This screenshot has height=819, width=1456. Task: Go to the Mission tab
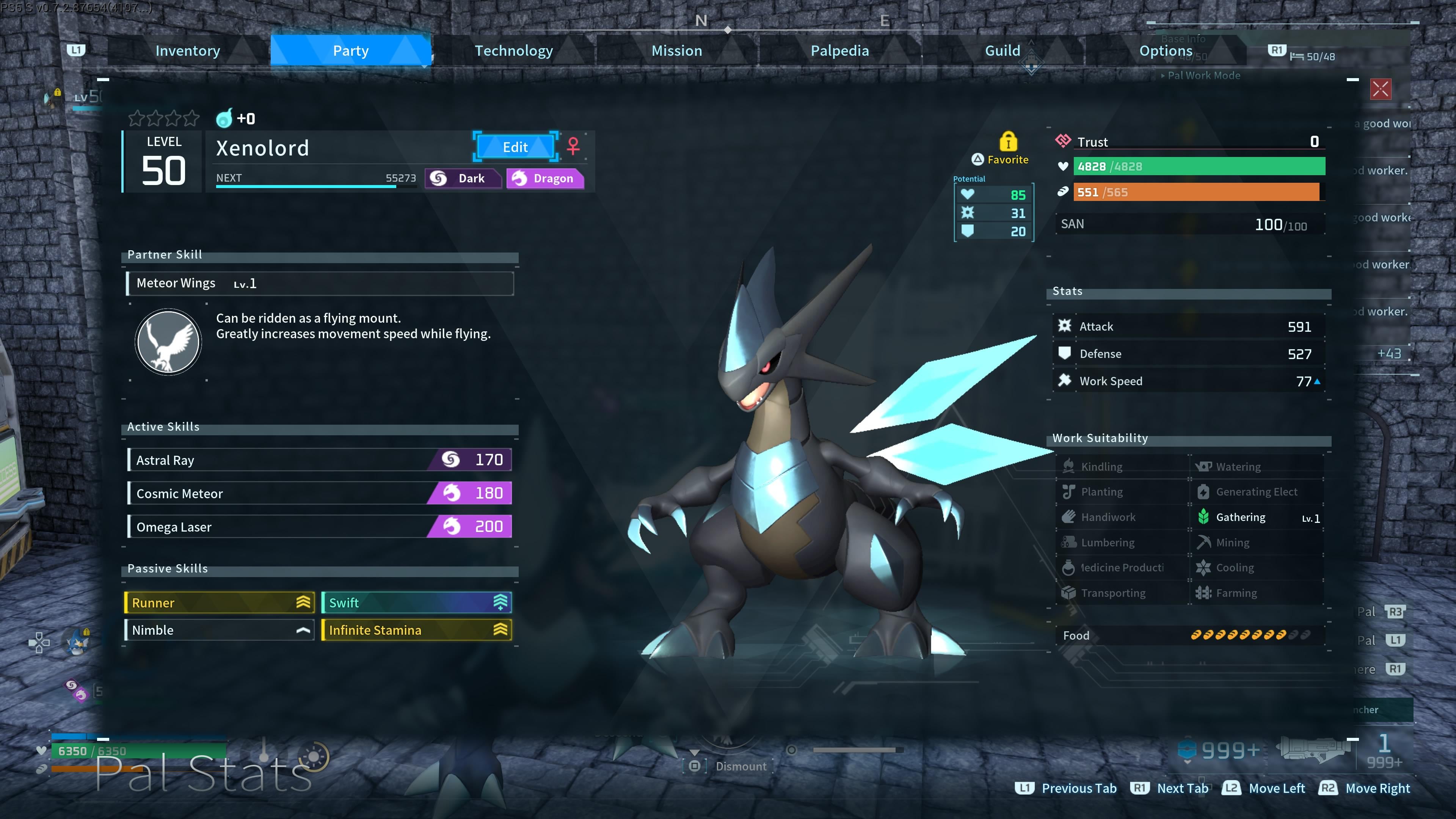pos(676,51)
